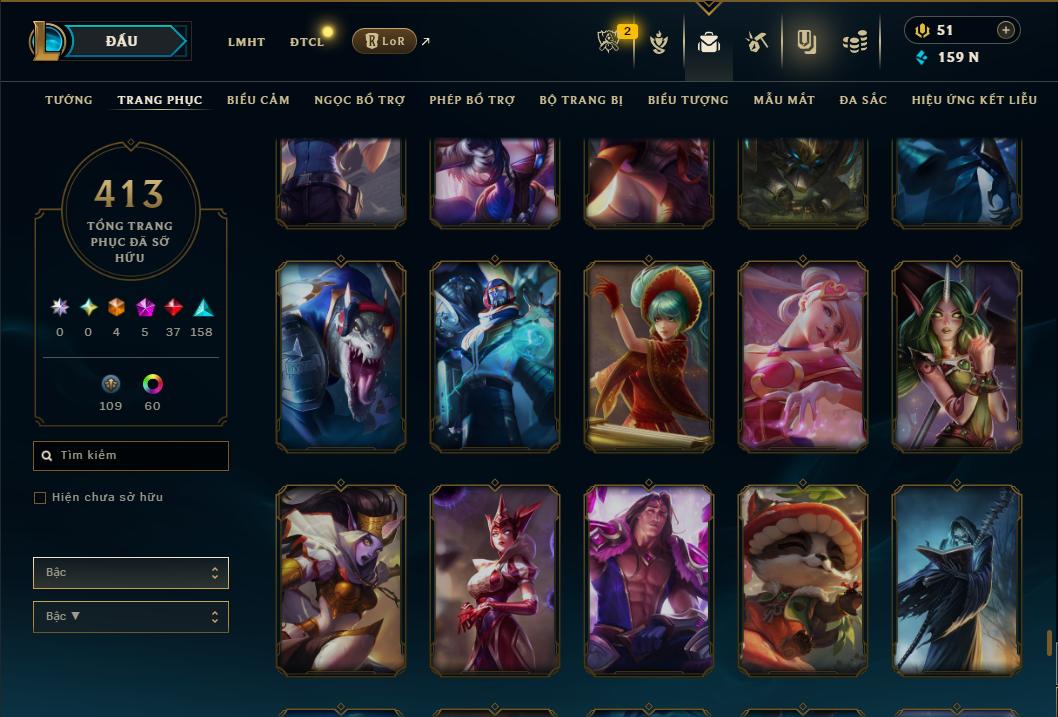Select the BIỂU CẢM emotes tab

(258, 100)
